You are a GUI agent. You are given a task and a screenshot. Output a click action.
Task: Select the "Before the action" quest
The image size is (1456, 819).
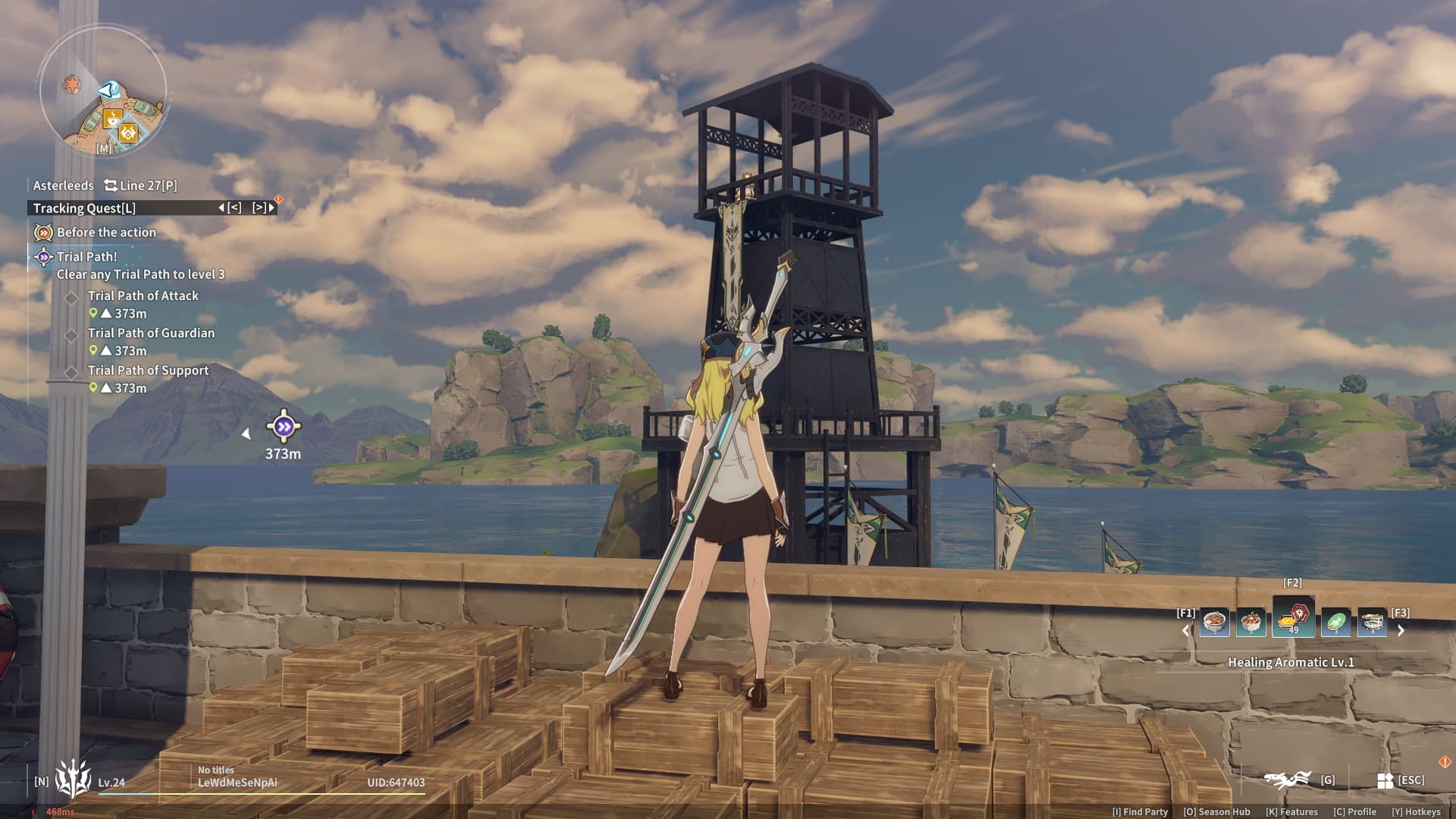(105, 232)
